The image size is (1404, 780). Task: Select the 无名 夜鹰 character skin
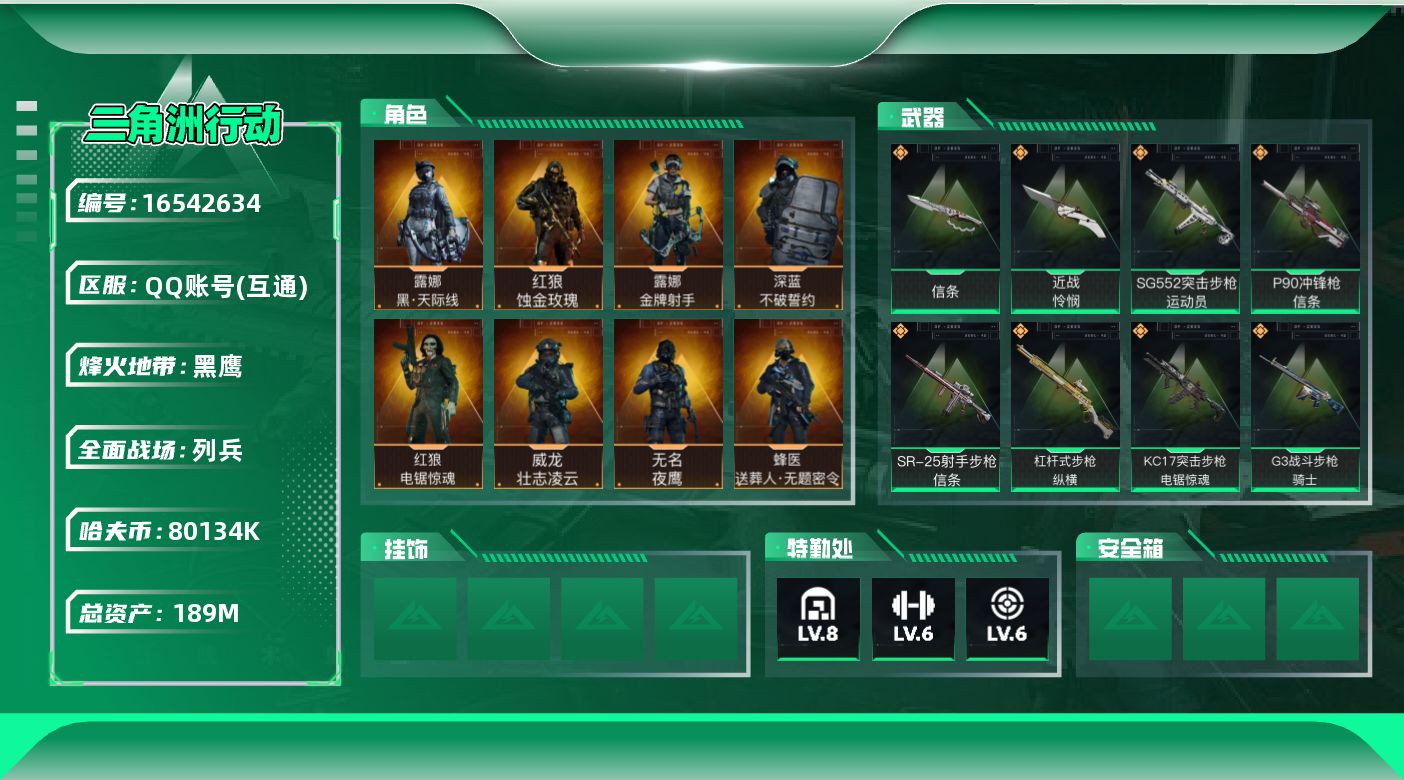coord(668,404)
